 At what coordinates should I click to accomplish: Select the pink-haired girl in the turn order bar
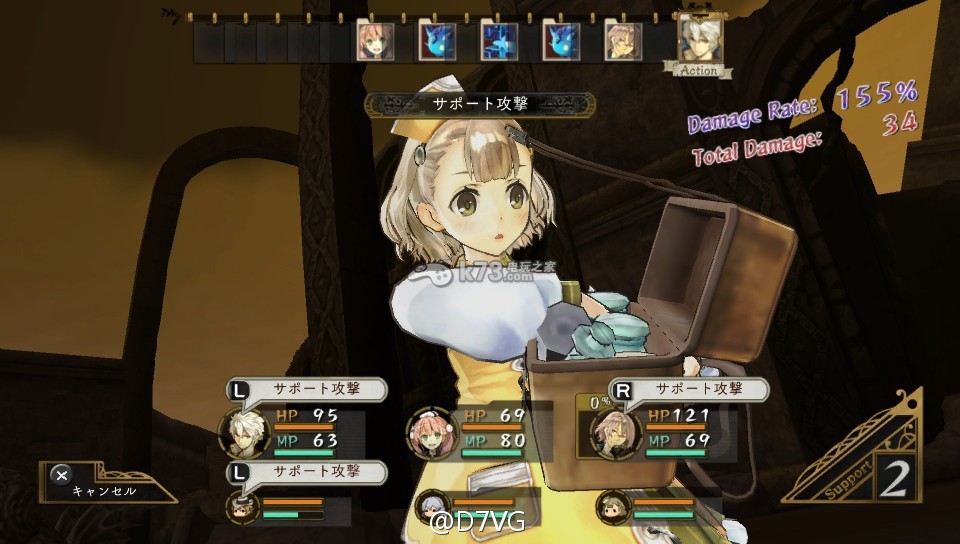[x=375, y=42]
